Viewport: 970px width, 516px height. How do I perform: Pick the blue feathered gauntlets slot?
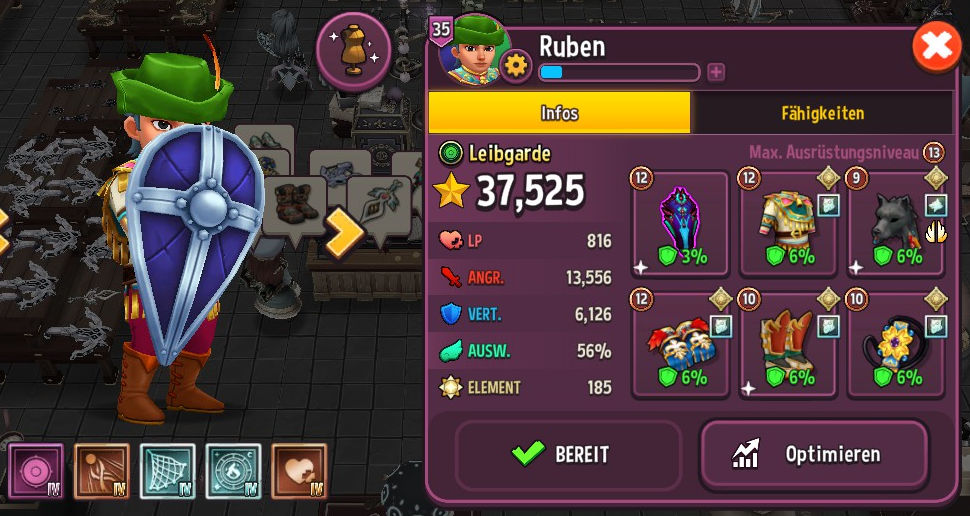(x=681, y=343)
